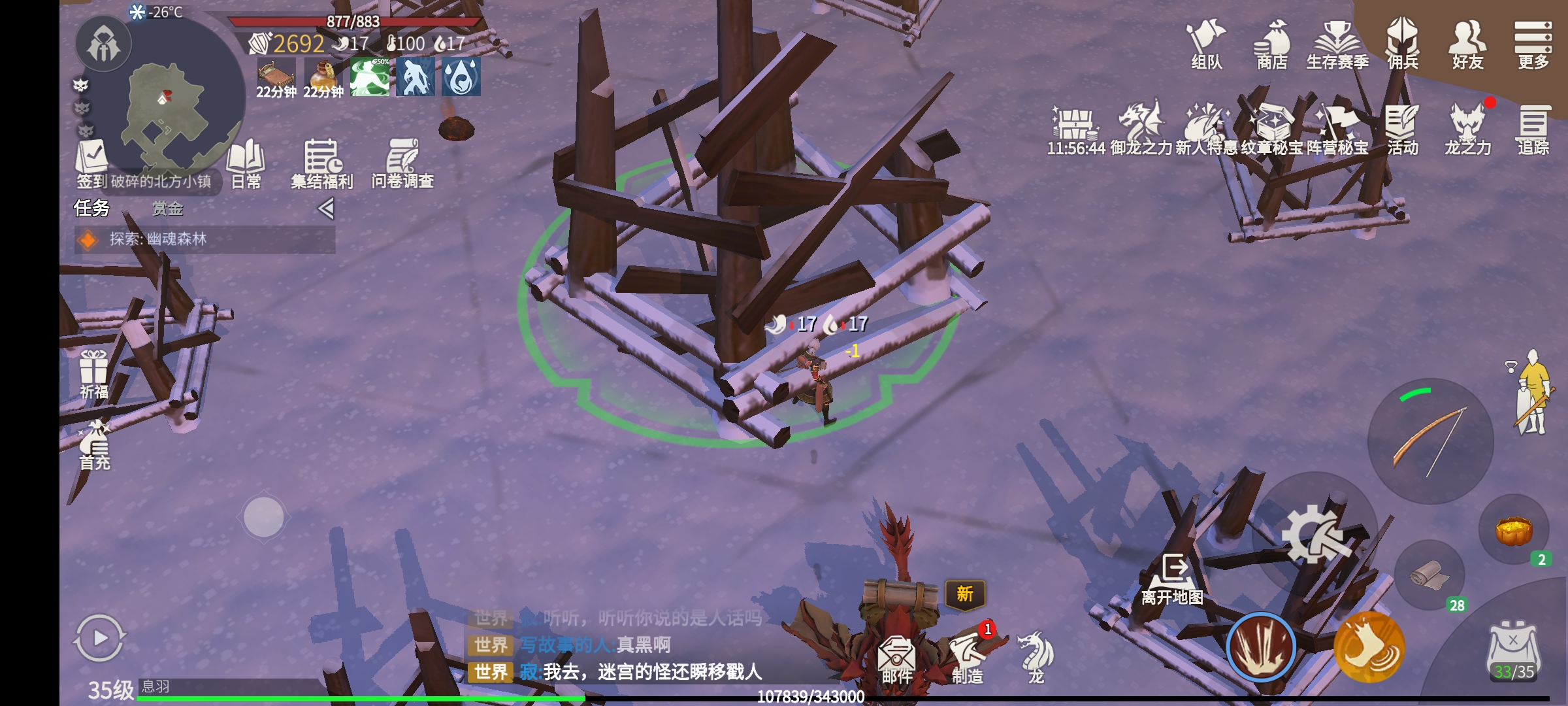The height and width of the screenshot is (706, 1568).
Task: Switch to the 赏金 bounty tab
Action: point(168,209)
